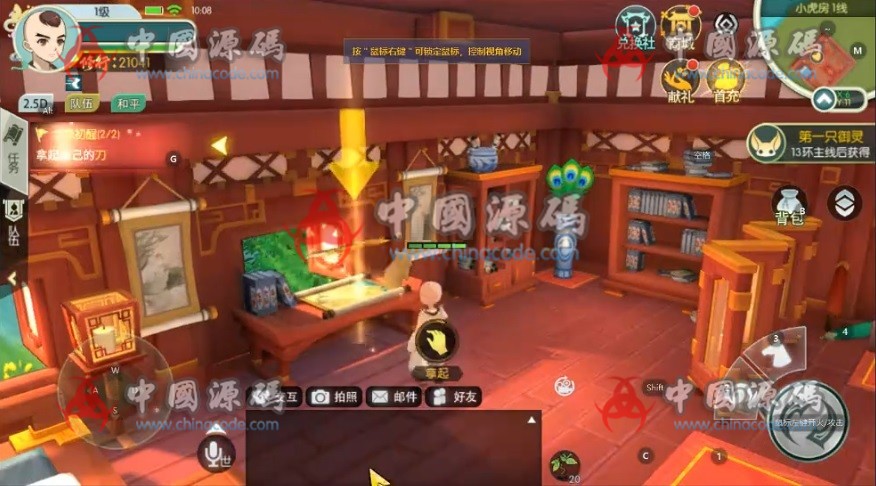This screenshot has width=876, height=486.
Task: Collapse the minimap with the arrow button
Action: point(824,98)
